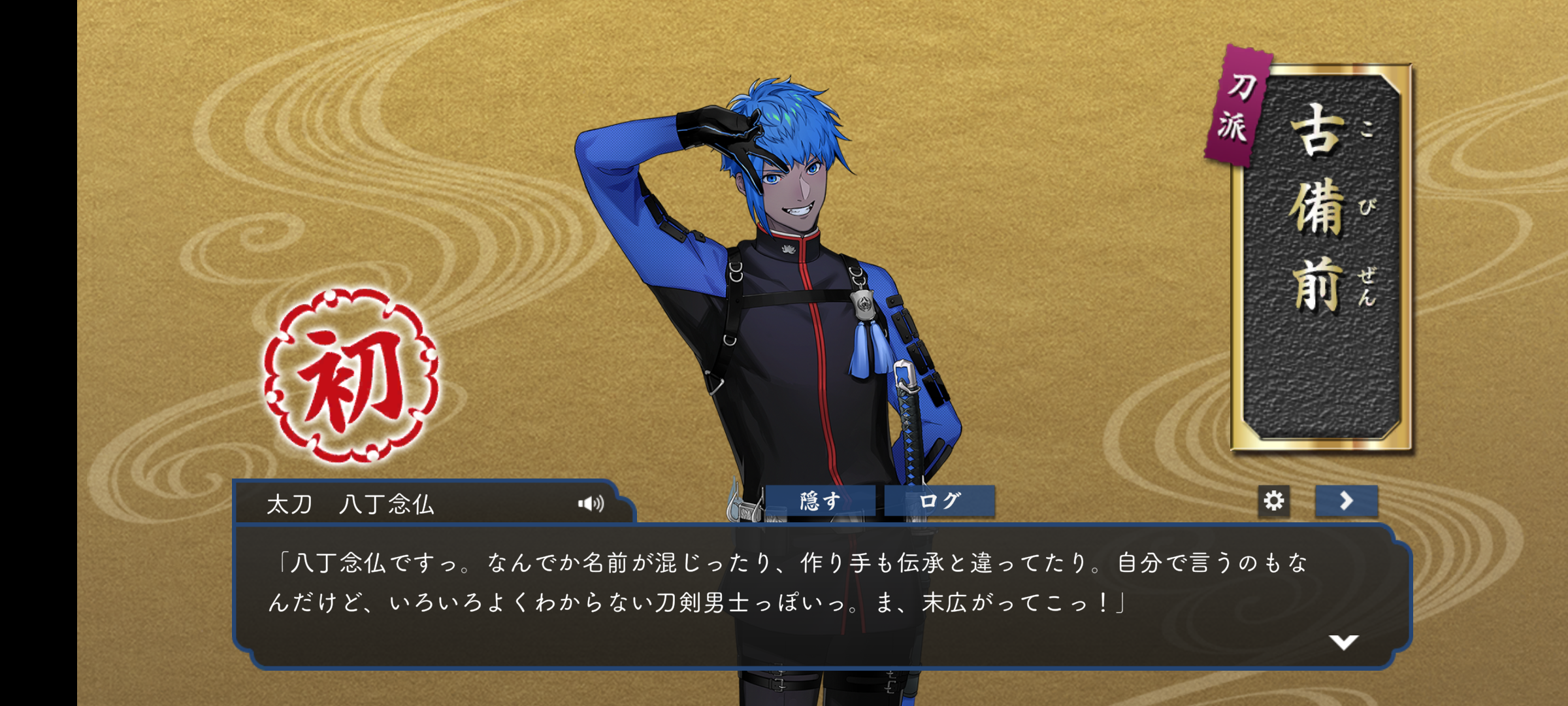Hide the dialogue box with 隠す
This screenshot has width=1568, height=706.
point(820,501)
